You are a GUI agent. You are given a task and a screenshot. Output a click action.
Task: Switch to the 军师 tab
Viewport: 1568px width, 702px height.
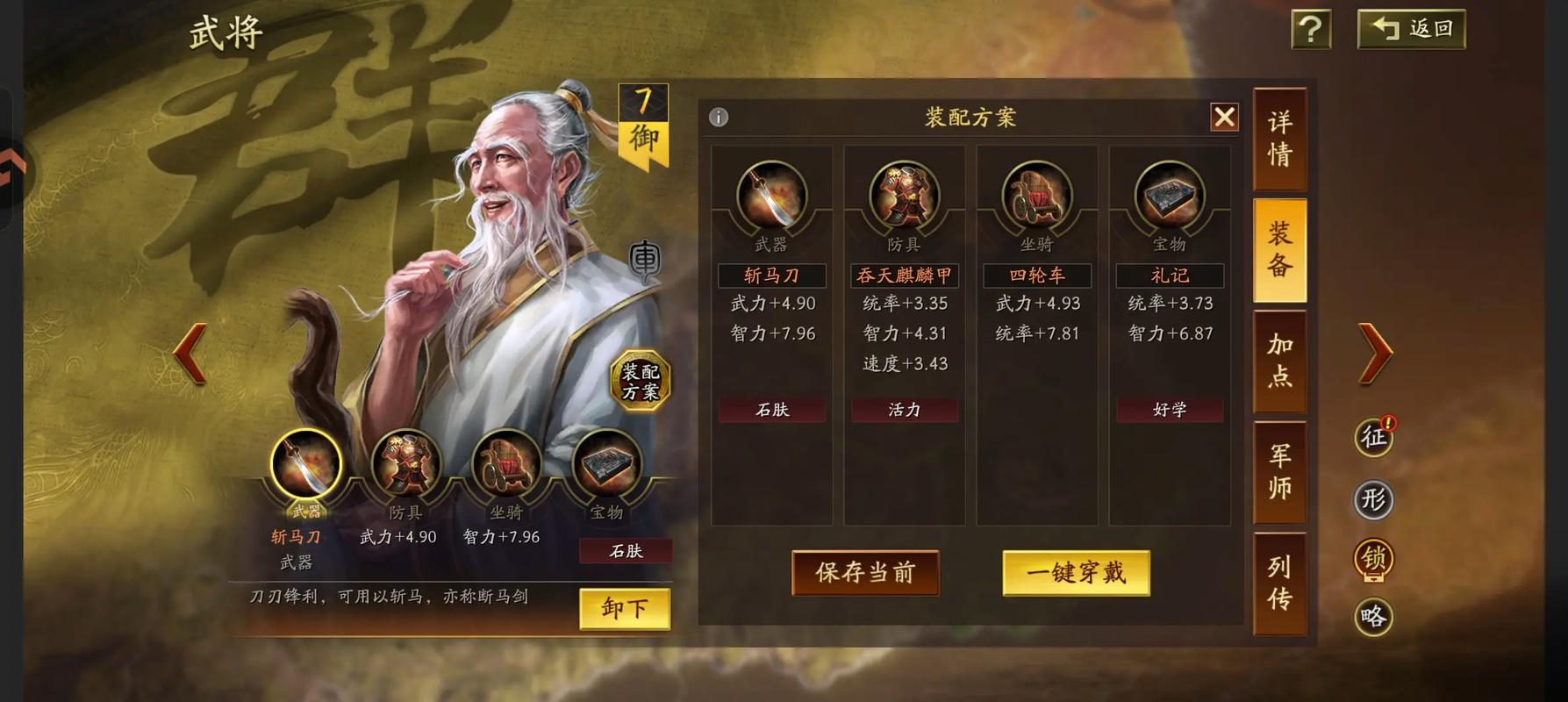tap(1278, 471)
